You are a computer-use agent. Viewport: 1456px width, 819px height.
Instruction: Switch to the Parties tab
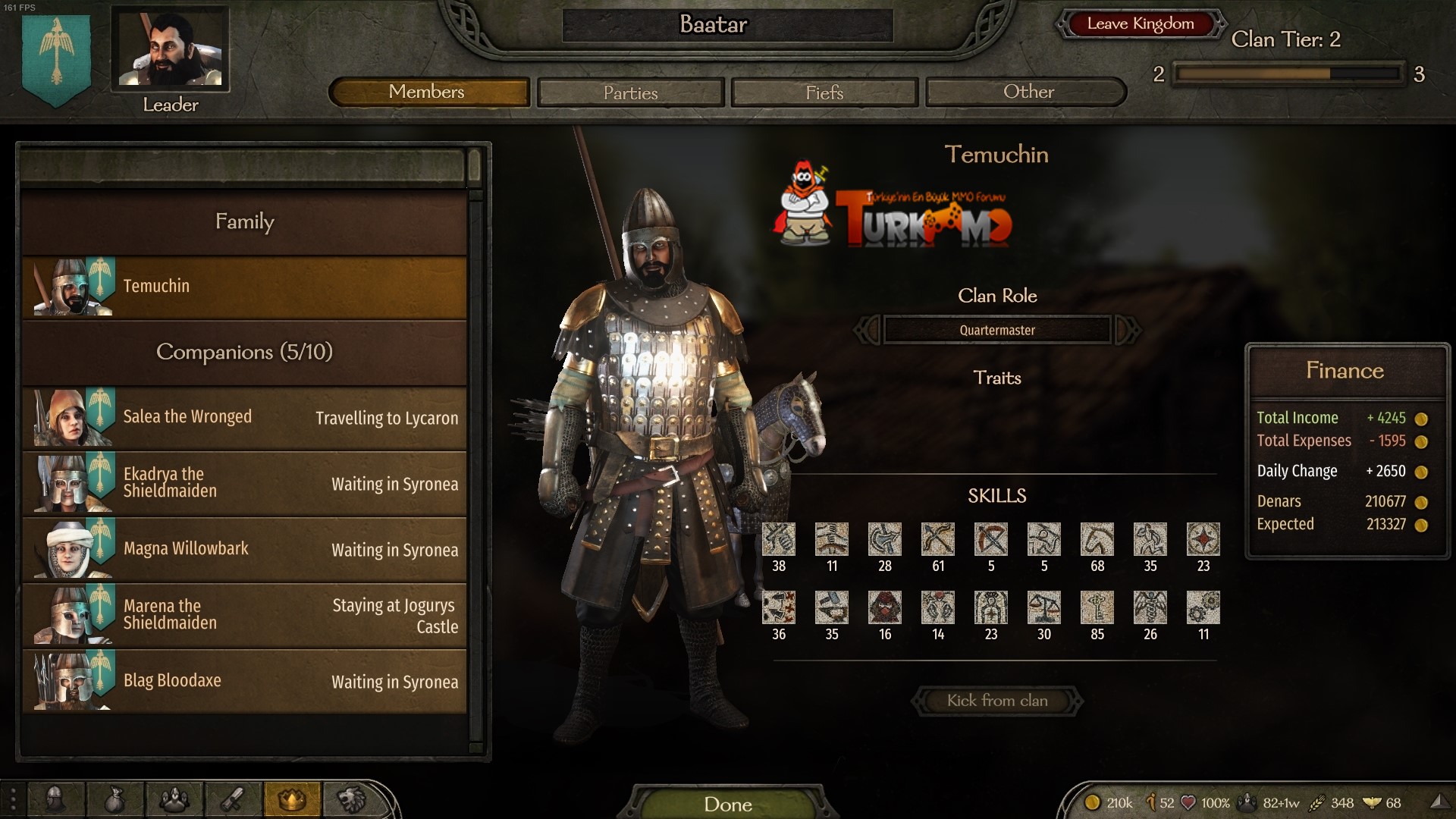click(630, 93)
